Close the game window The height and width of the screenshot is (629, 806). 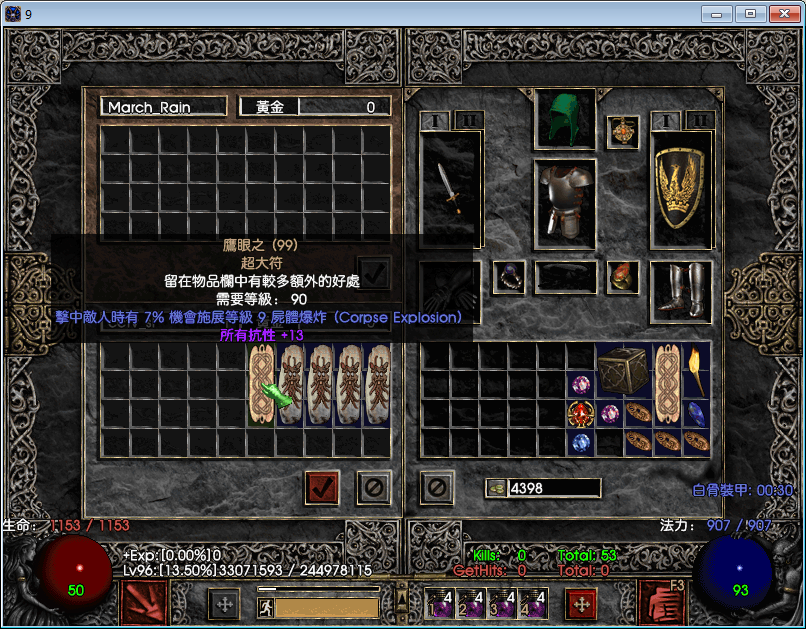781,14
